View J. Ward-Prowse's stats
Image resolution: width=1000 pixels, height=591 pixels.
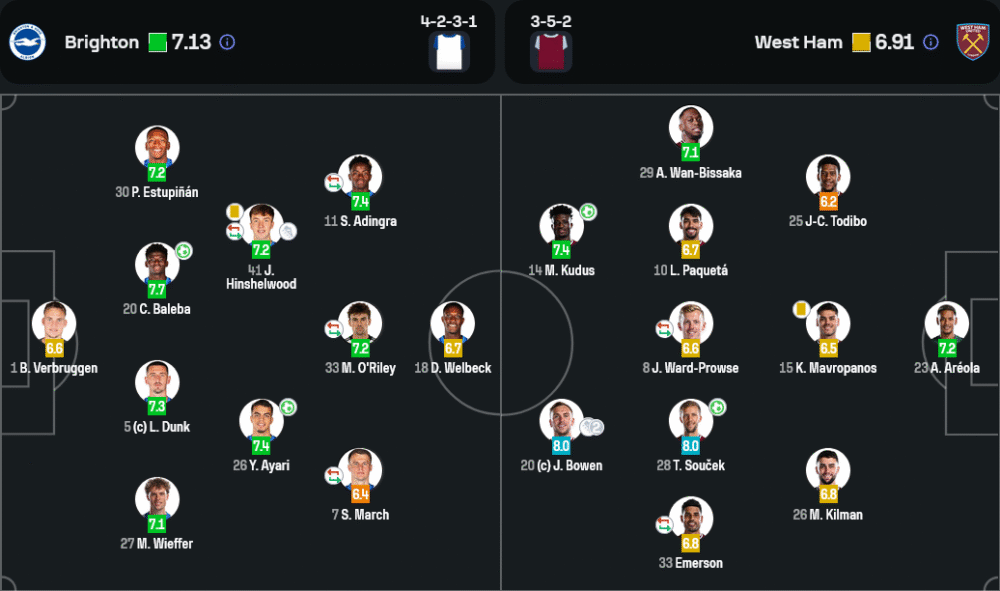point(691,324)
